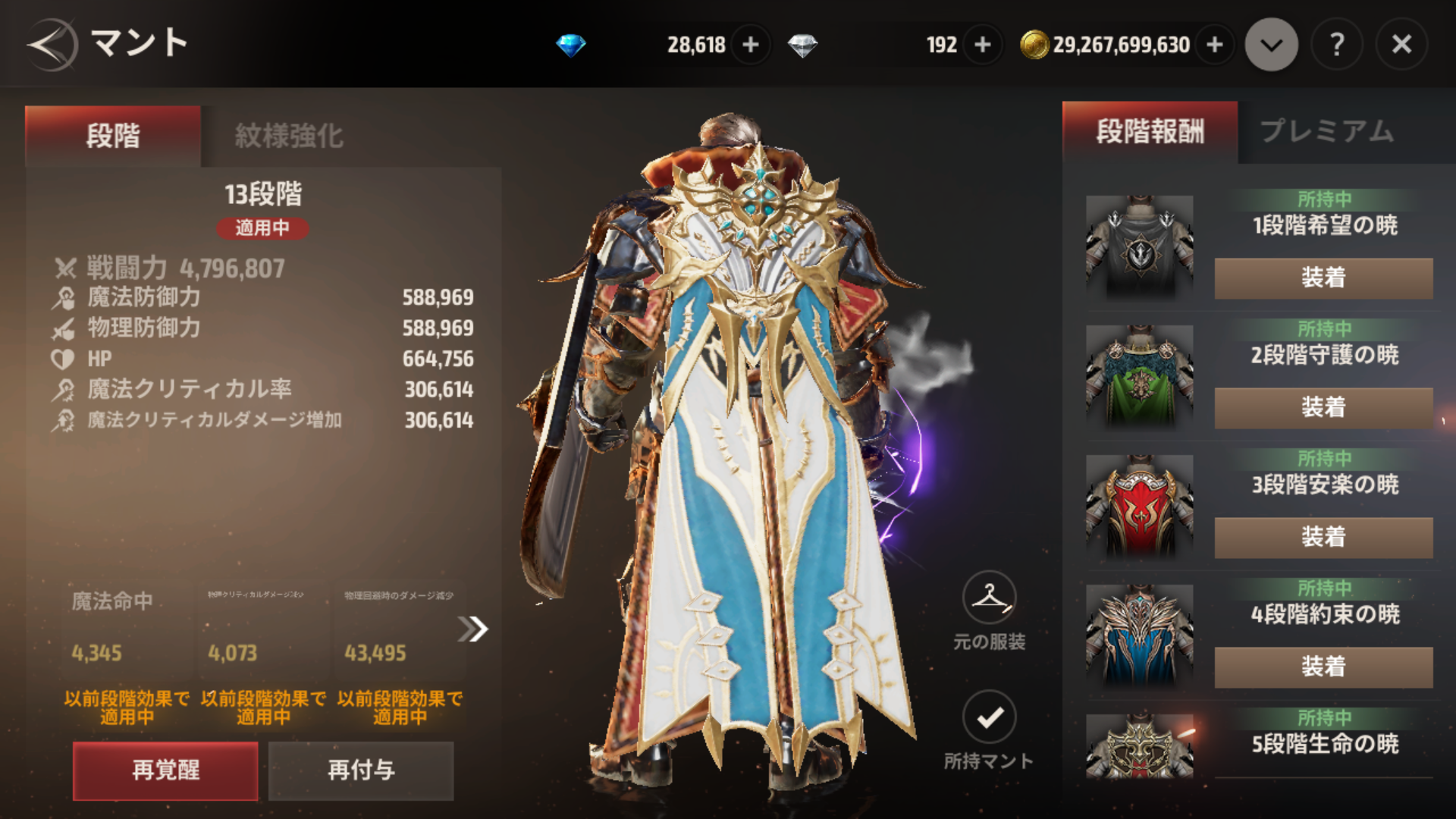The height and width of the screenshot is (819, 1456).
Task: Add gold with the plus button
Action: (x=1215, y=45)
